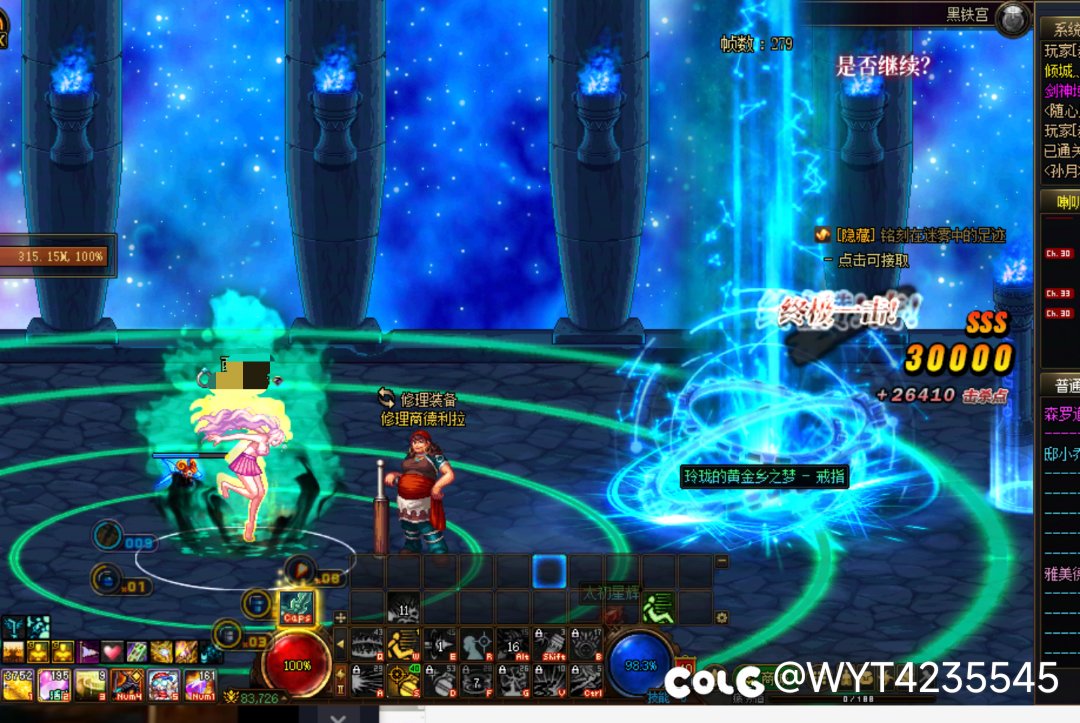Click the green running figure skill icon
The image size is (1080, 723).
pyautogui.click(x=659, y=607)
